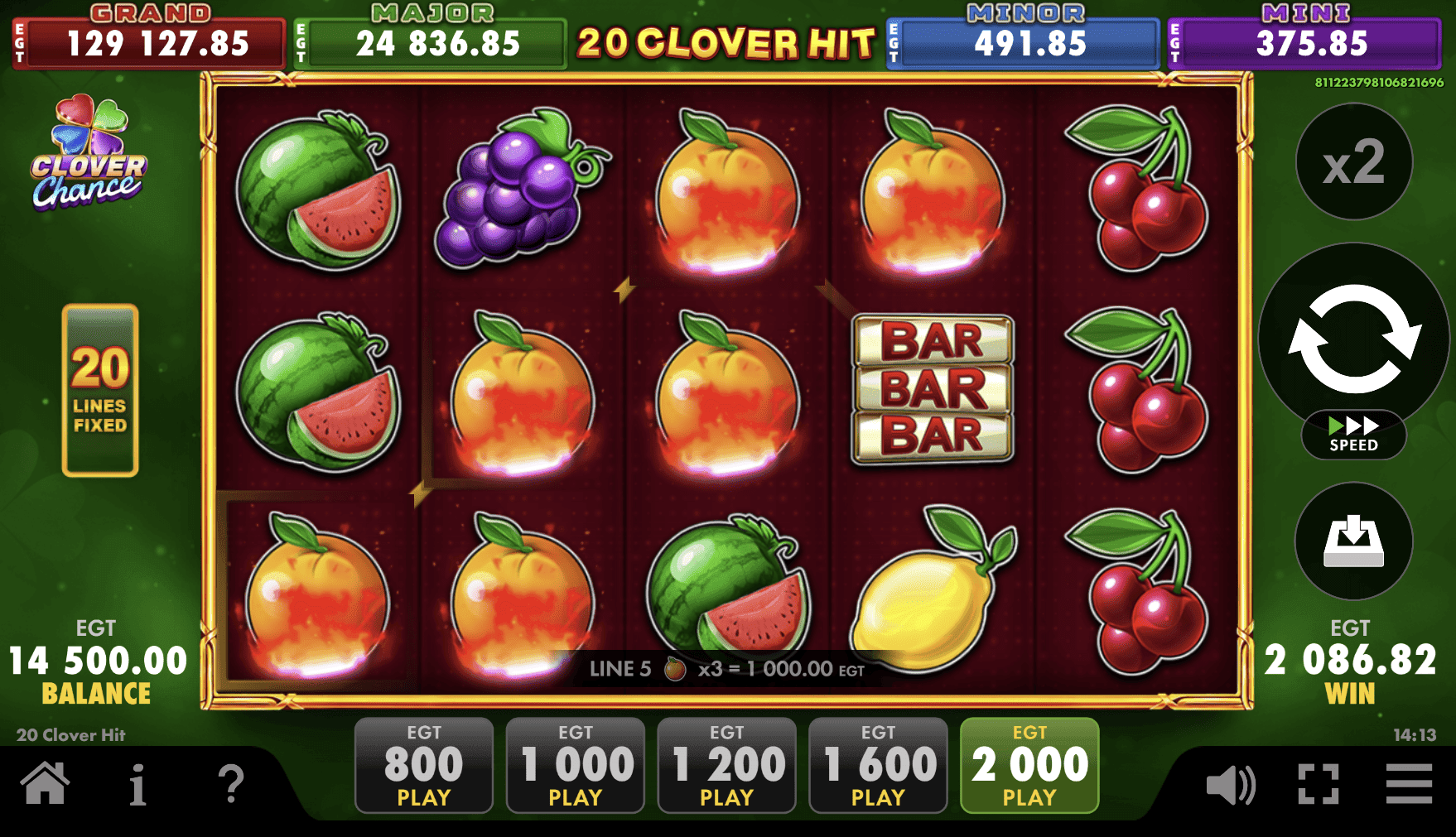The image size is (1456, 837).
Task: Choose the EGT 1 600 Play bet
Action: [x=878, y=764]
